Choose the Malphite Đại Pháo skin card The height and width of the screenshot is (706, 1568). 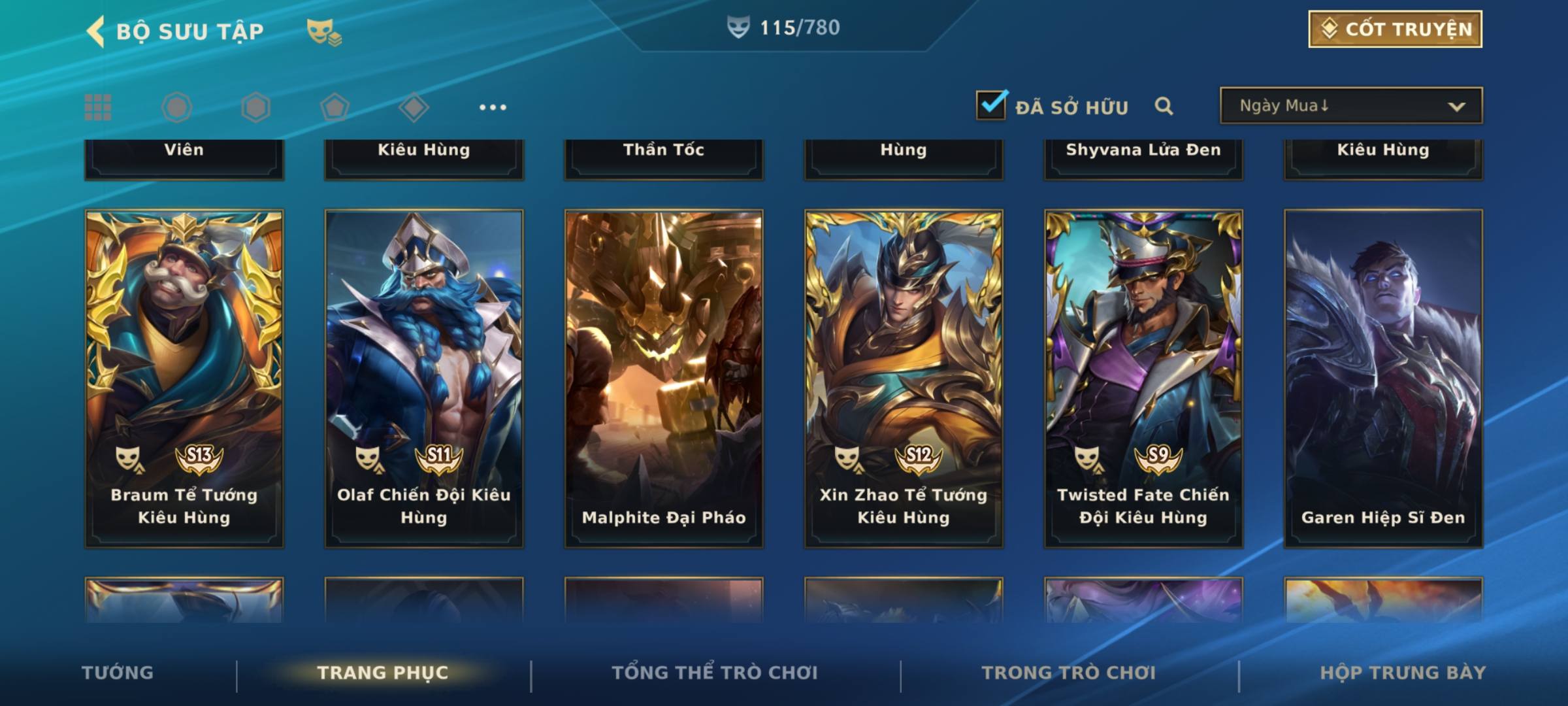(x=664, y=378)
